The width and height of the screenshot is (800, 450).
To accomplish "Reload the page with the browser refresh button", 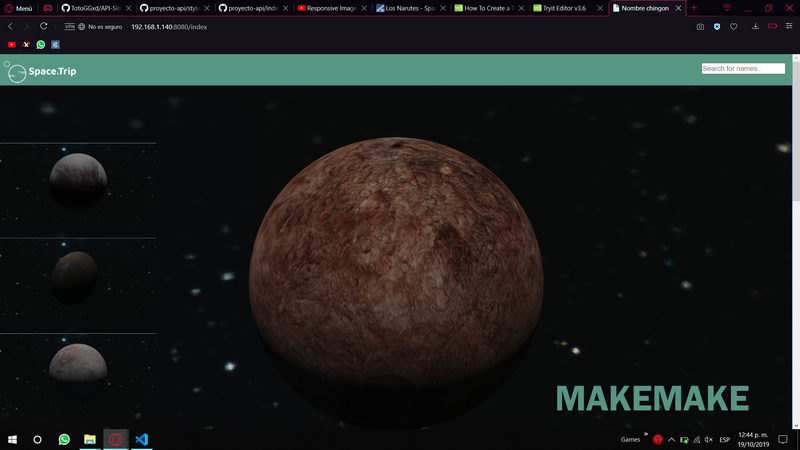I will coord(44,26).
